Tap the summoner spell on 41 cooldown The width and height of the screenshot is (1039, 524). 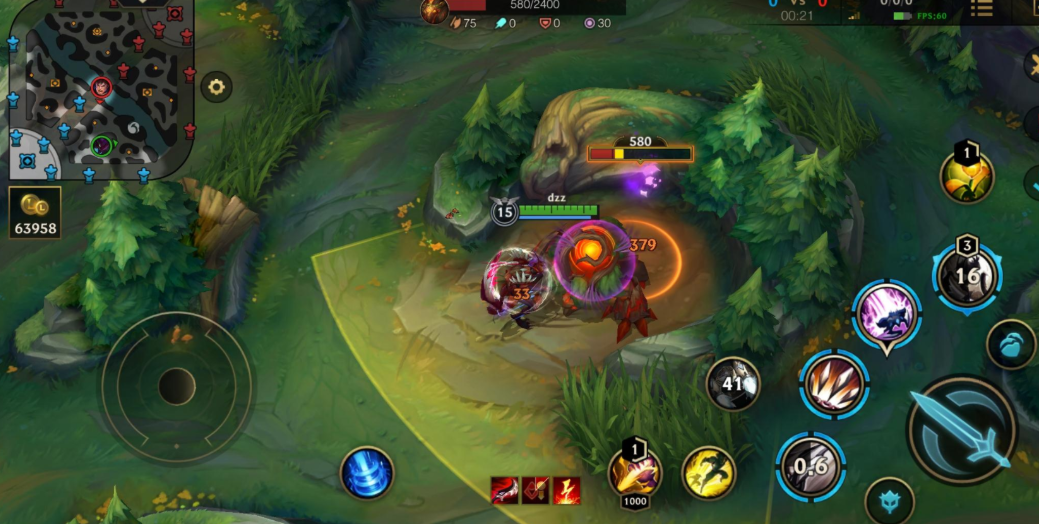tap(733, 383)
